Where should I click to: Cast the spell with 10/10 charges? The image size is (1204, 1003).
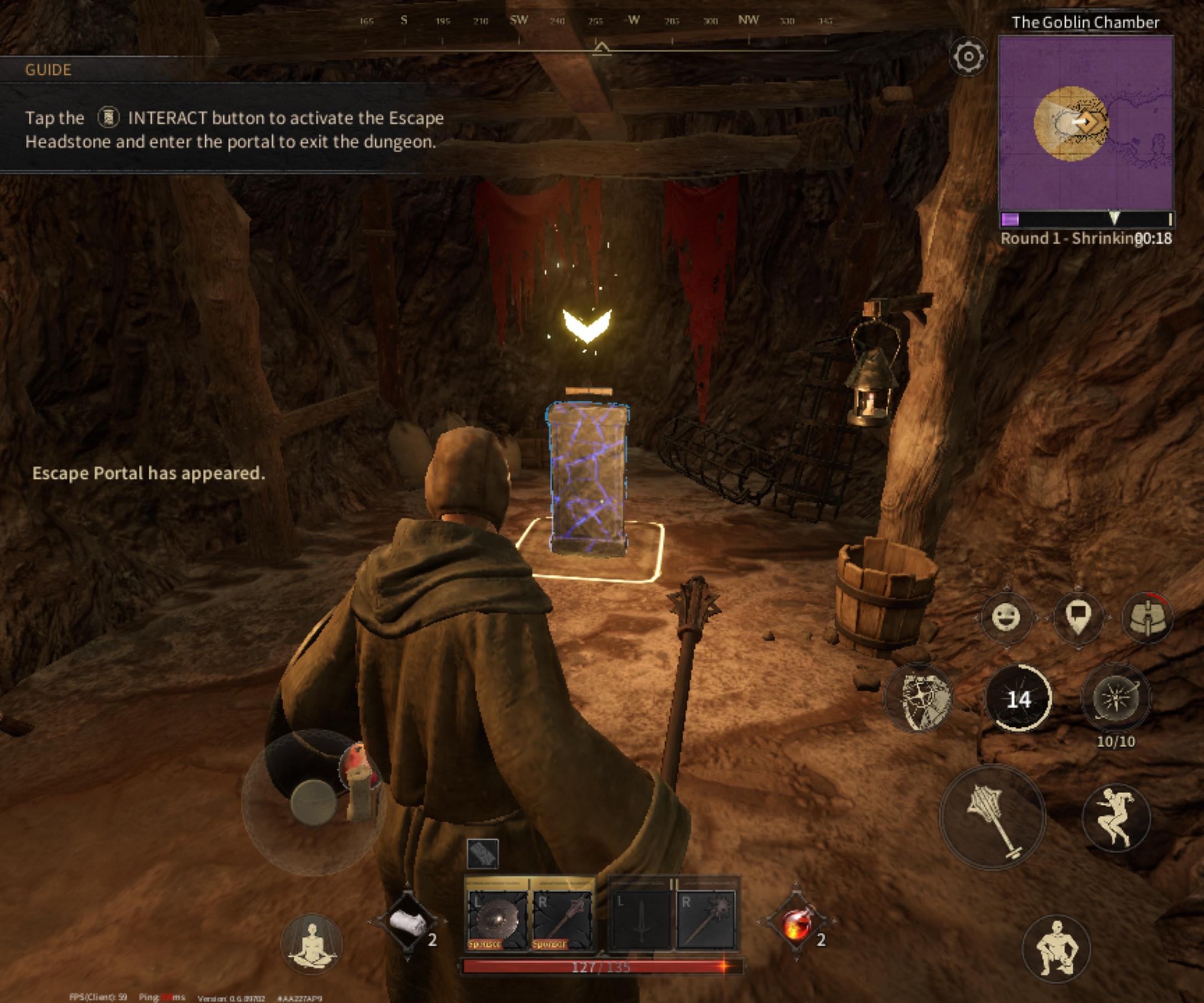[x=1115, y=699]
